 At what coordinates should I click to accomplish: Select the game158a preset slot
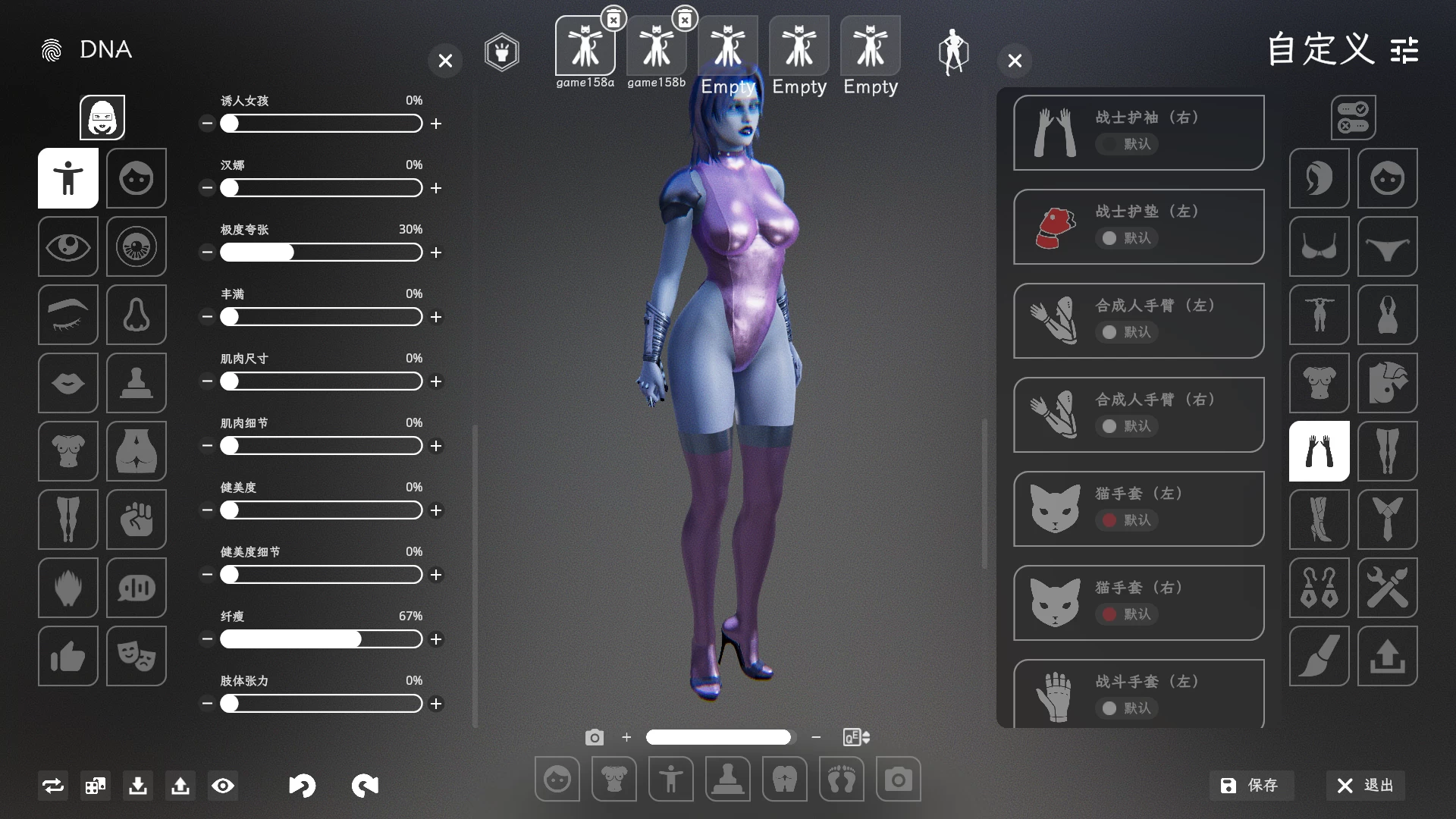(585, 47)
